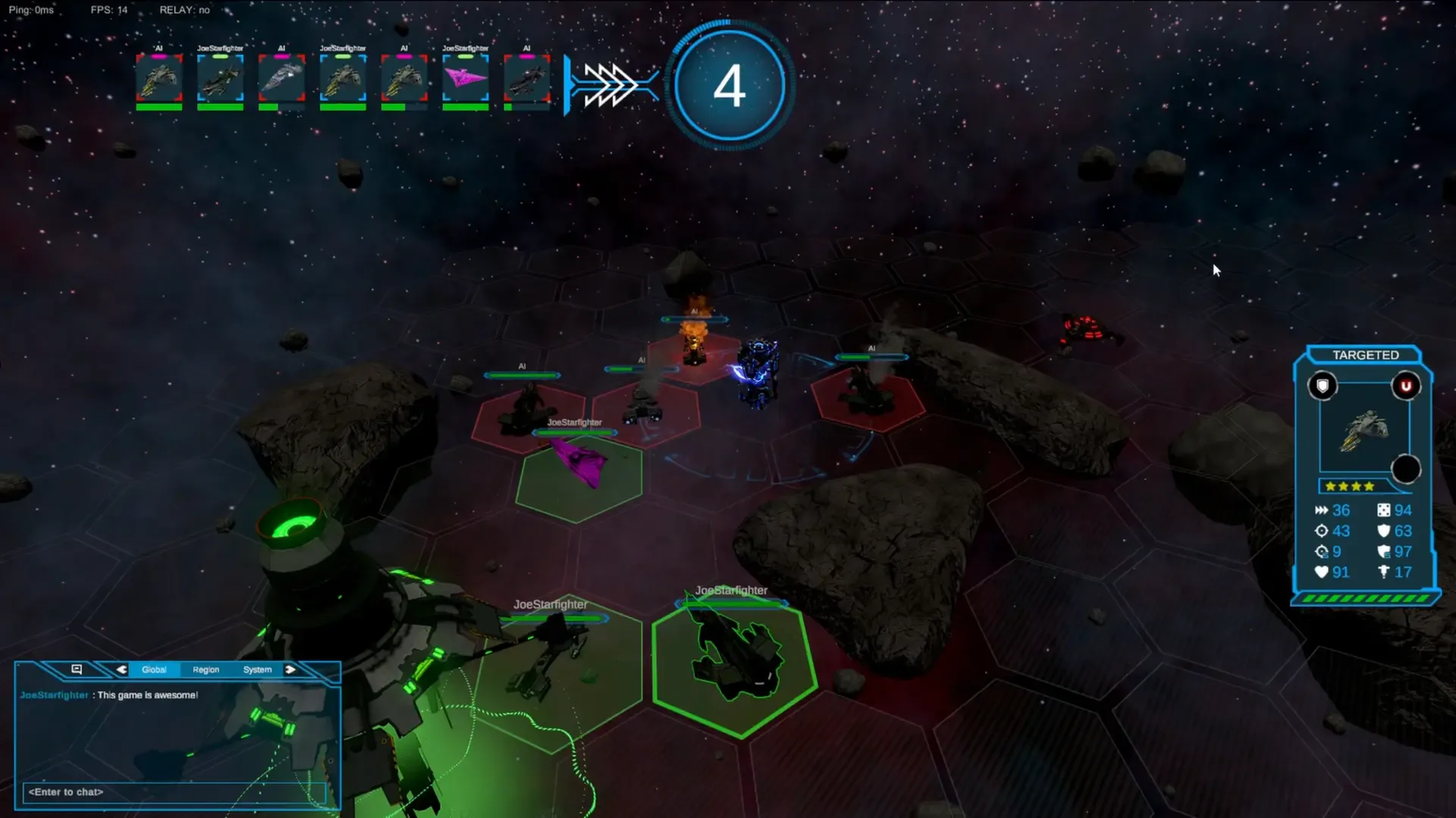Click the right arrow after System tab
Image resolution: width=1456 pixels, height=818 pixels.
pos(290,669)
